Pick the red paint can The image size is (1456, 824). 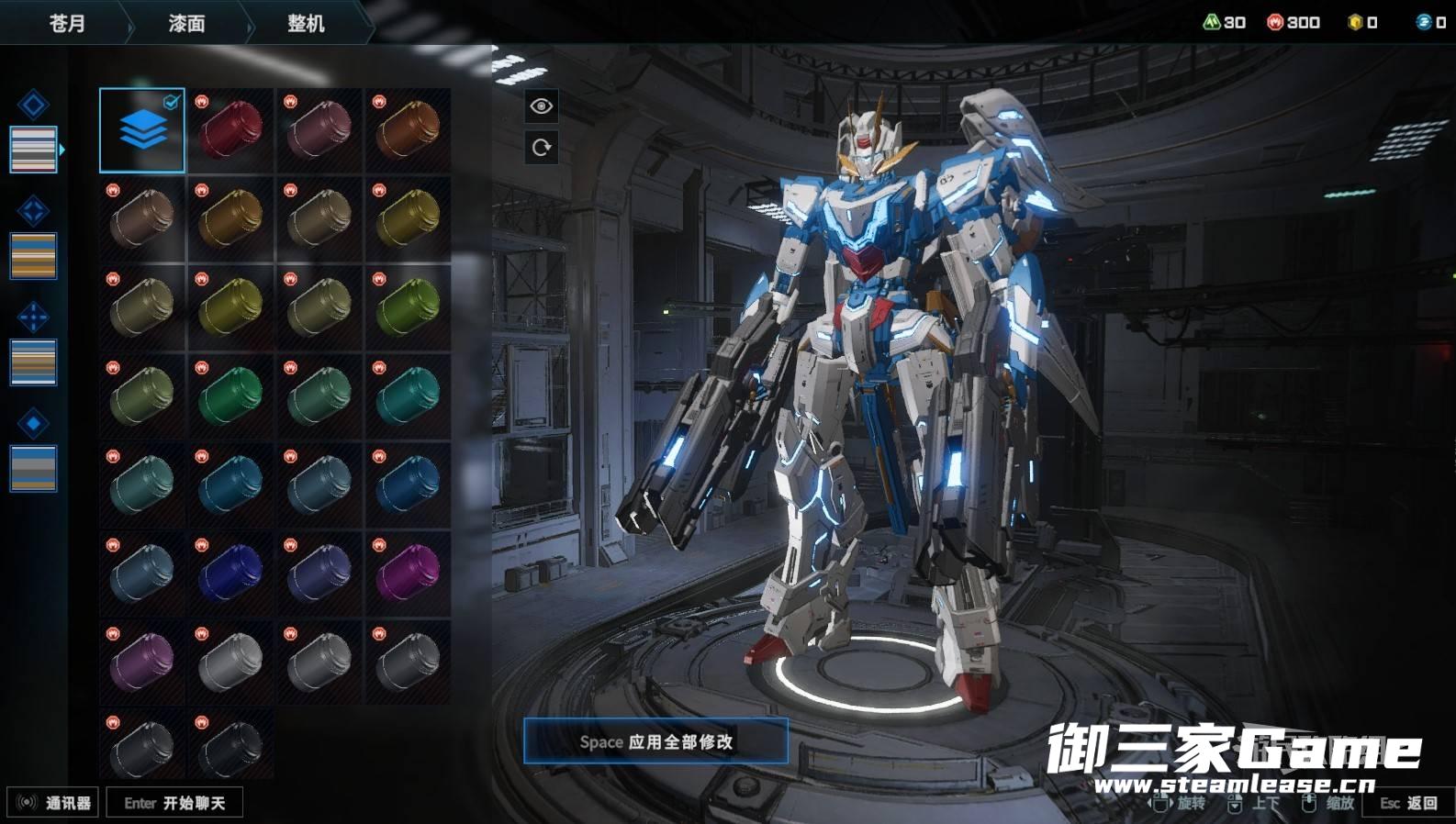click(x=230, y=130)
